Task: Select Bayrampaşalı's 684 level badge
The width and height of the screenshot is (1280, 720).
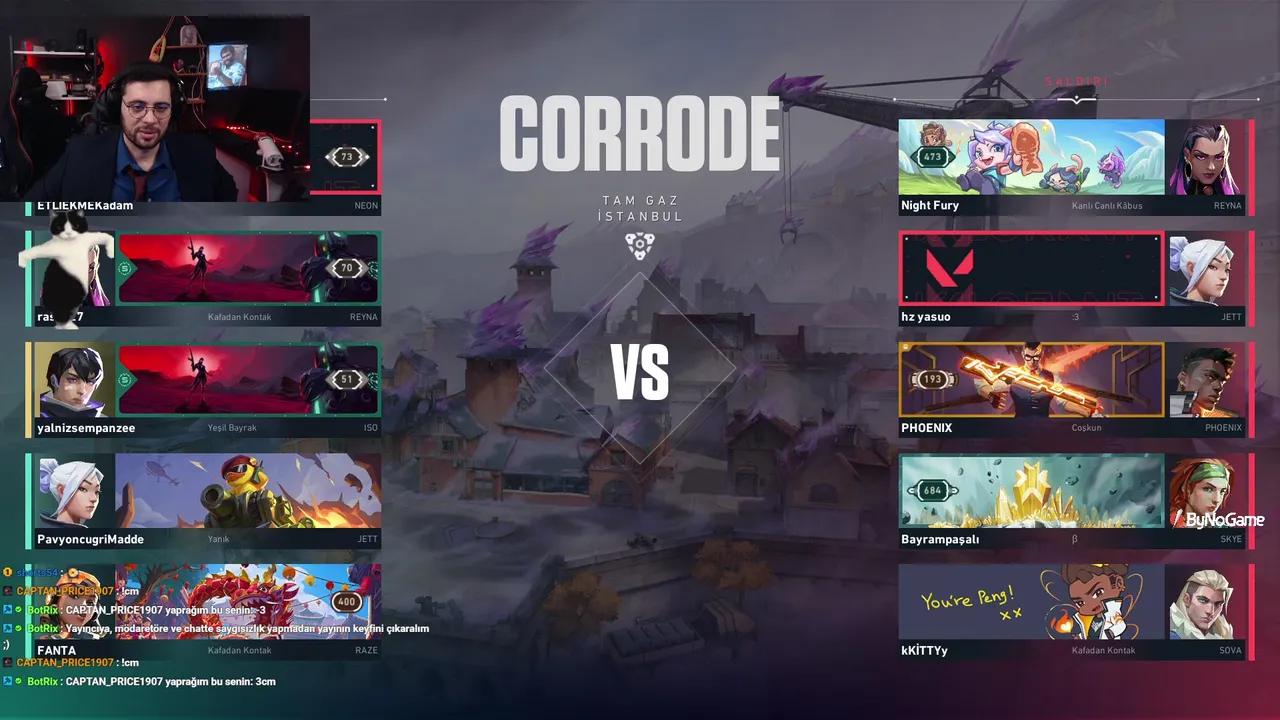Action: [930, 490]
